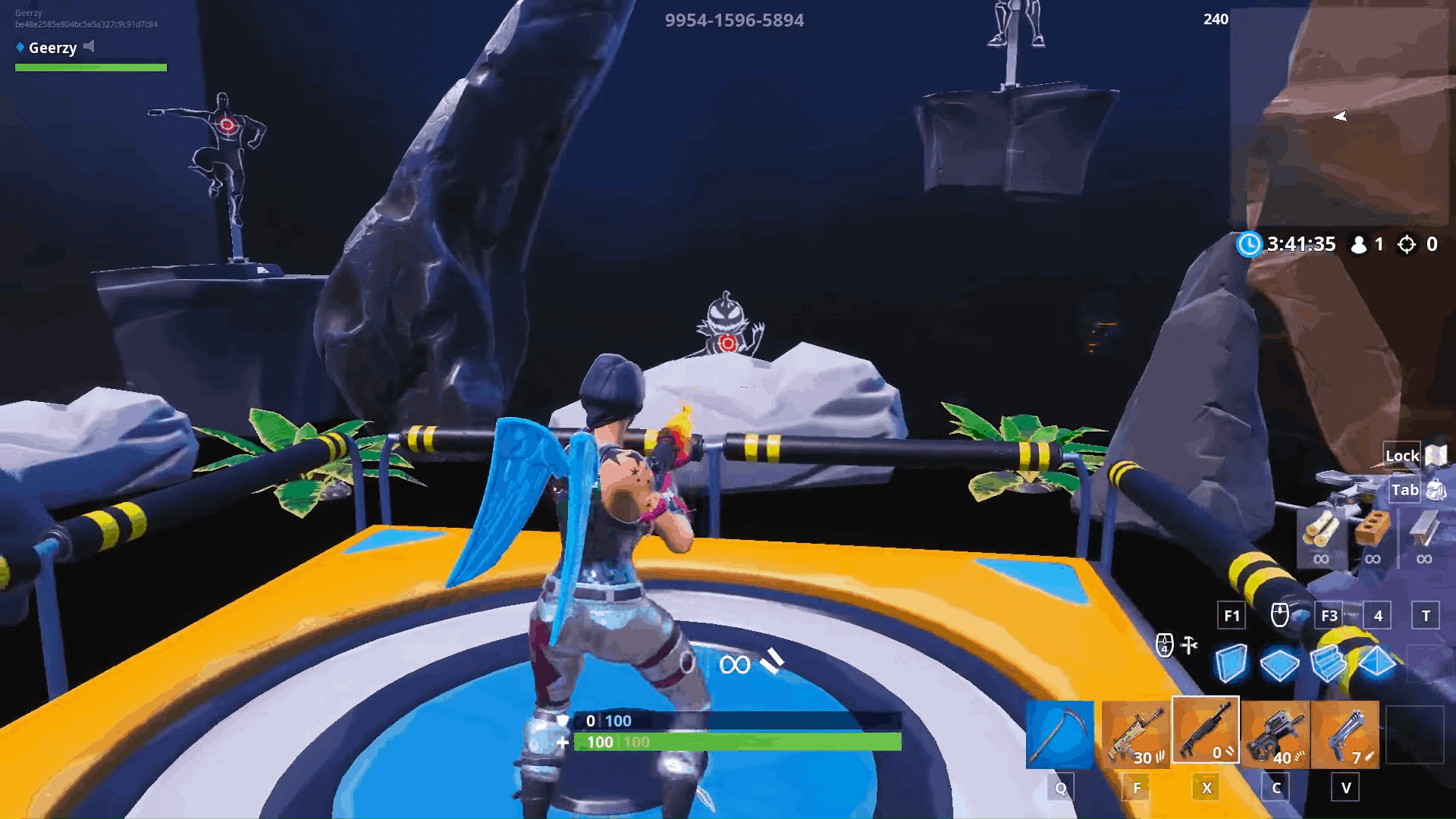Click the eliminations crosshair counter
The height and width of the screenshot is (819, 1456).
coord(1407,244)
